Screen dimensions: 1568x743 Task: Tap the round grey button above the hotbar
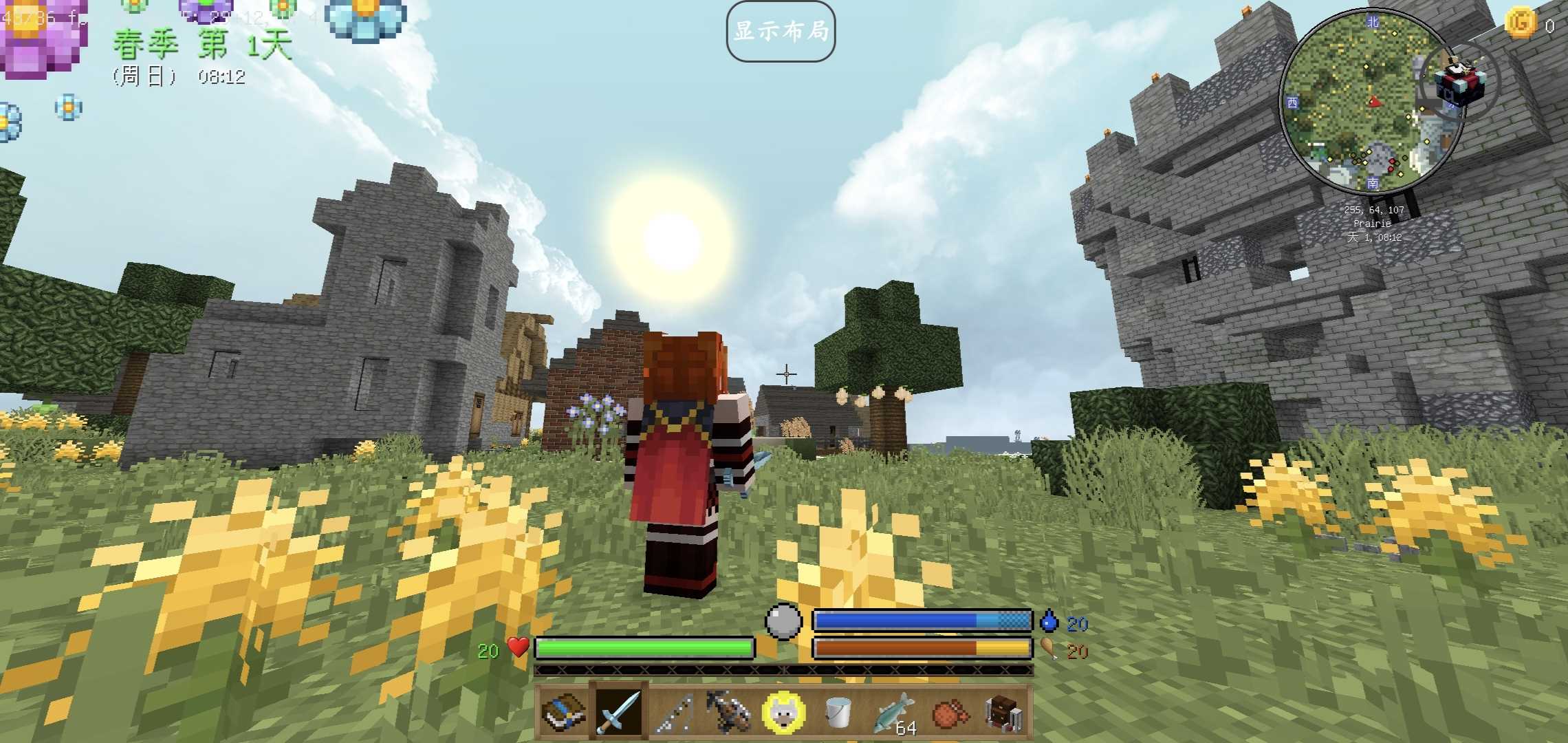click(x=783, y=621)
